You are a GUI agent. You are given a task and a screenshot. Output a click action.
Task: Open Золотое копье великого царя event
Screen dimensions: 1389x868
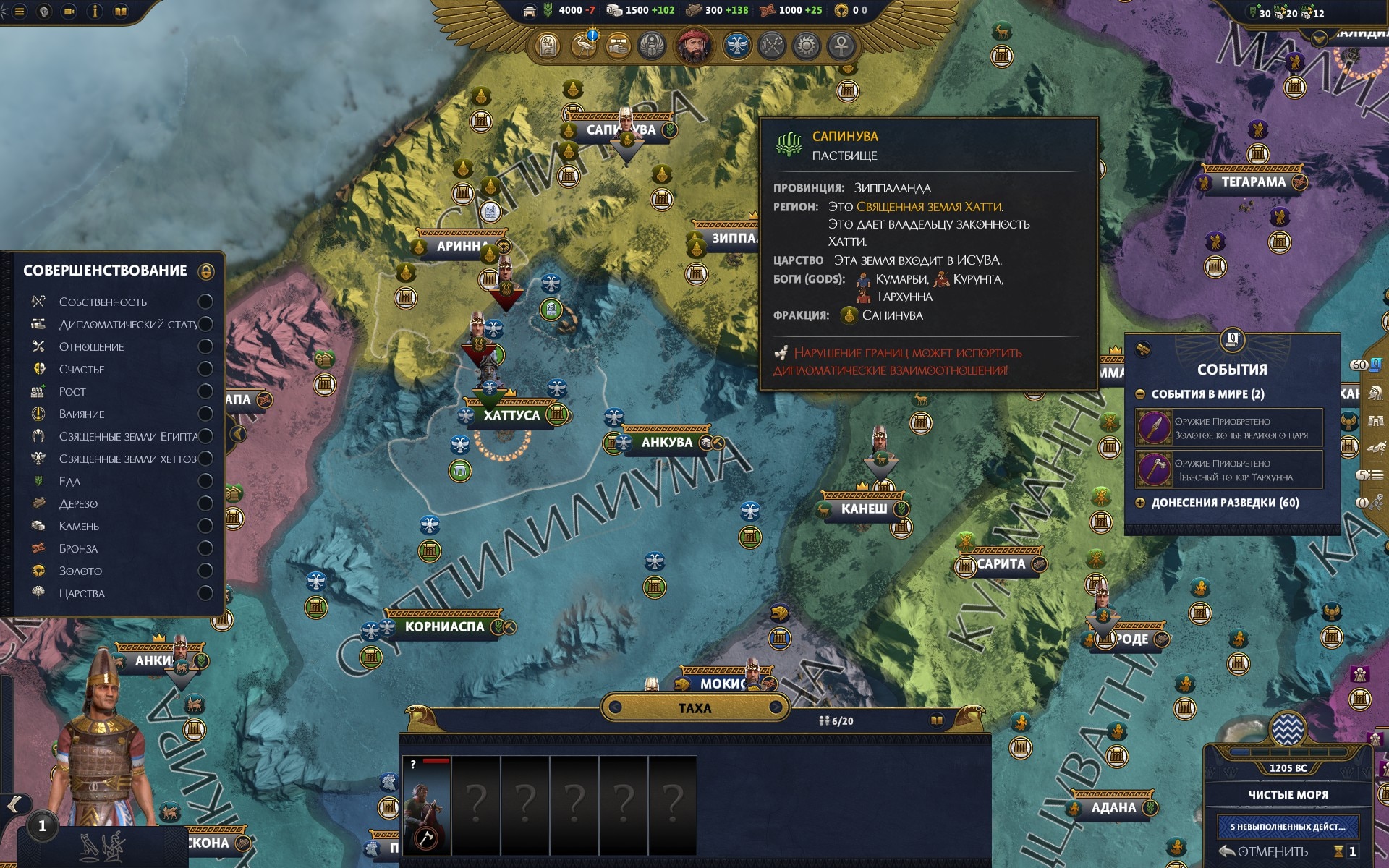point(1228,428)
